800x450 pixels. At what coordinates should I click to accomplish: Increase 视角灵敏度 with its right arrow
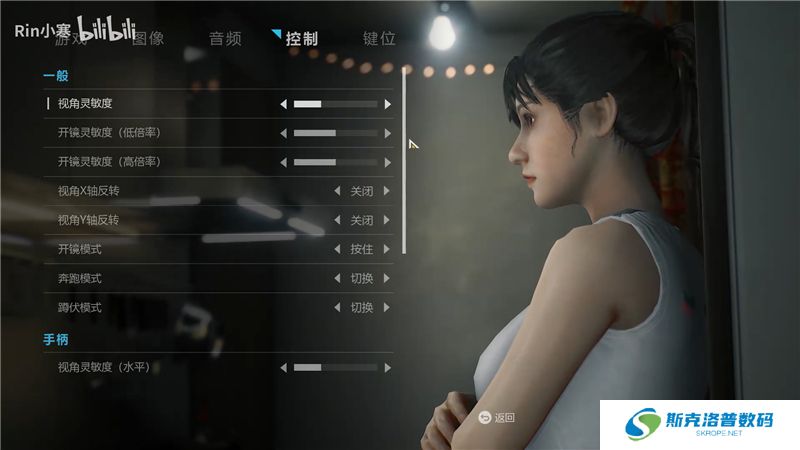[387, 103]
